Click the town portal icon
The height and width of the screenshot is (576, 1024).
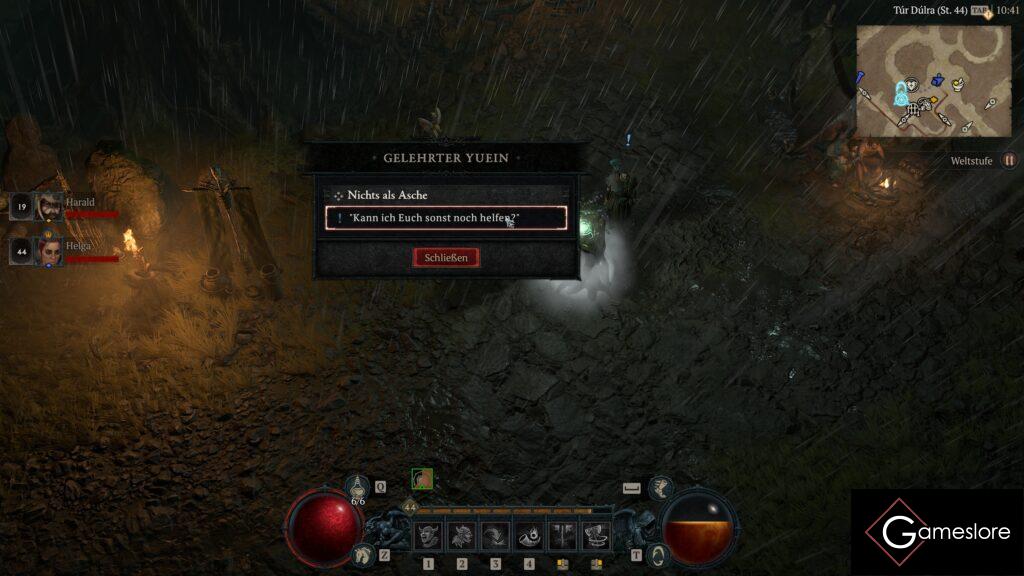click(x=658, y=554)
